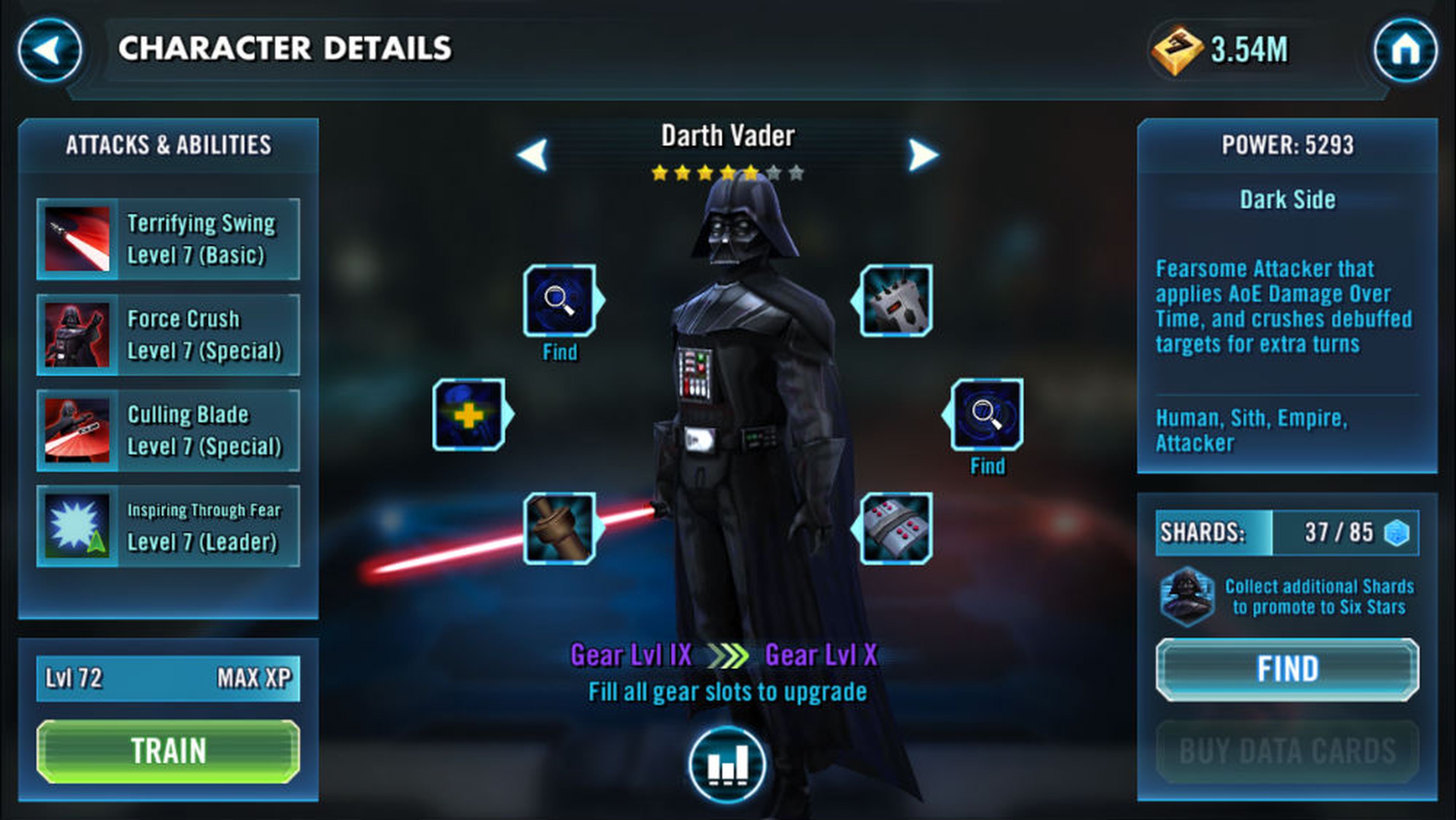The height and width of the screenshot is (820, 1456).
Task: Switch to the next character
Action: pos(923,154)
